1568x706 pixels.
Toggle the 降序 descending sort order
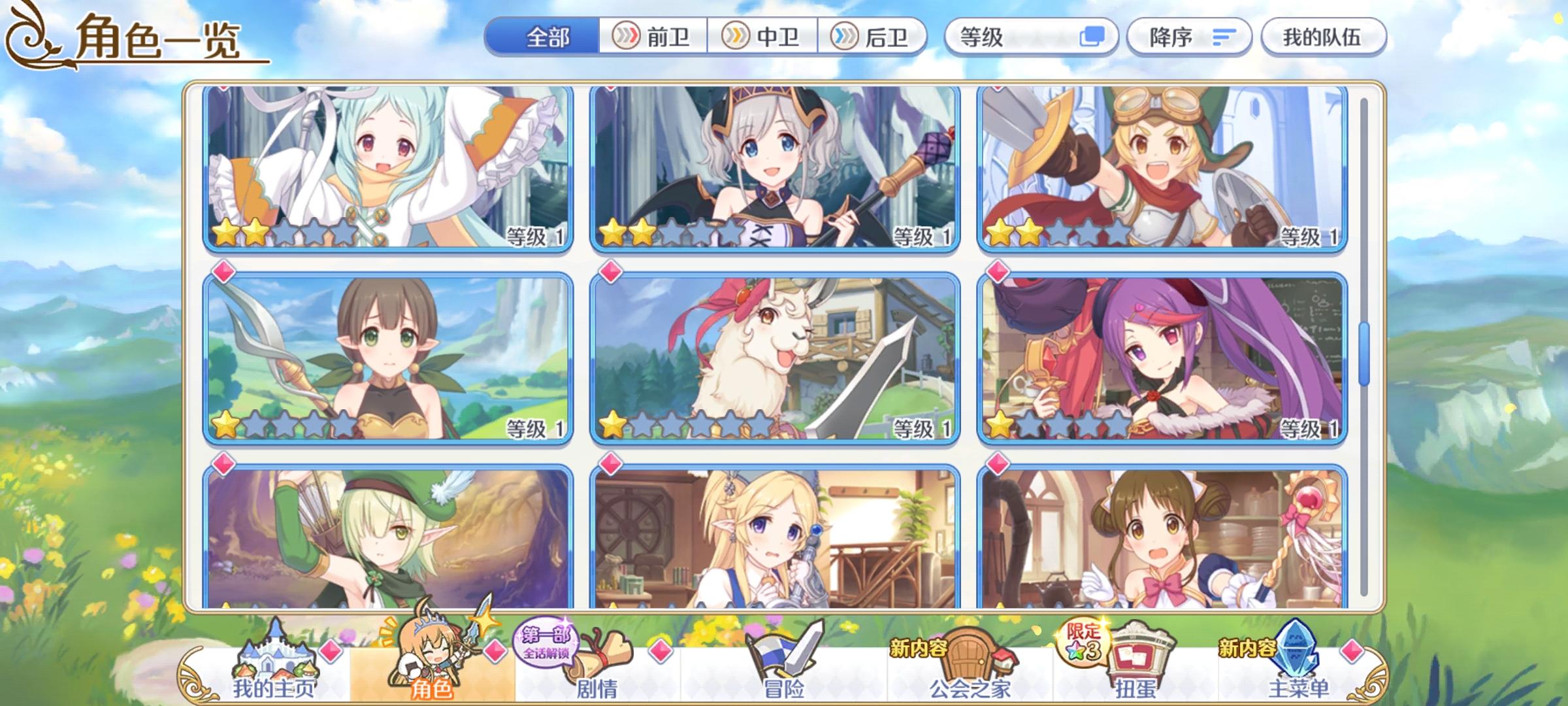1189,37
